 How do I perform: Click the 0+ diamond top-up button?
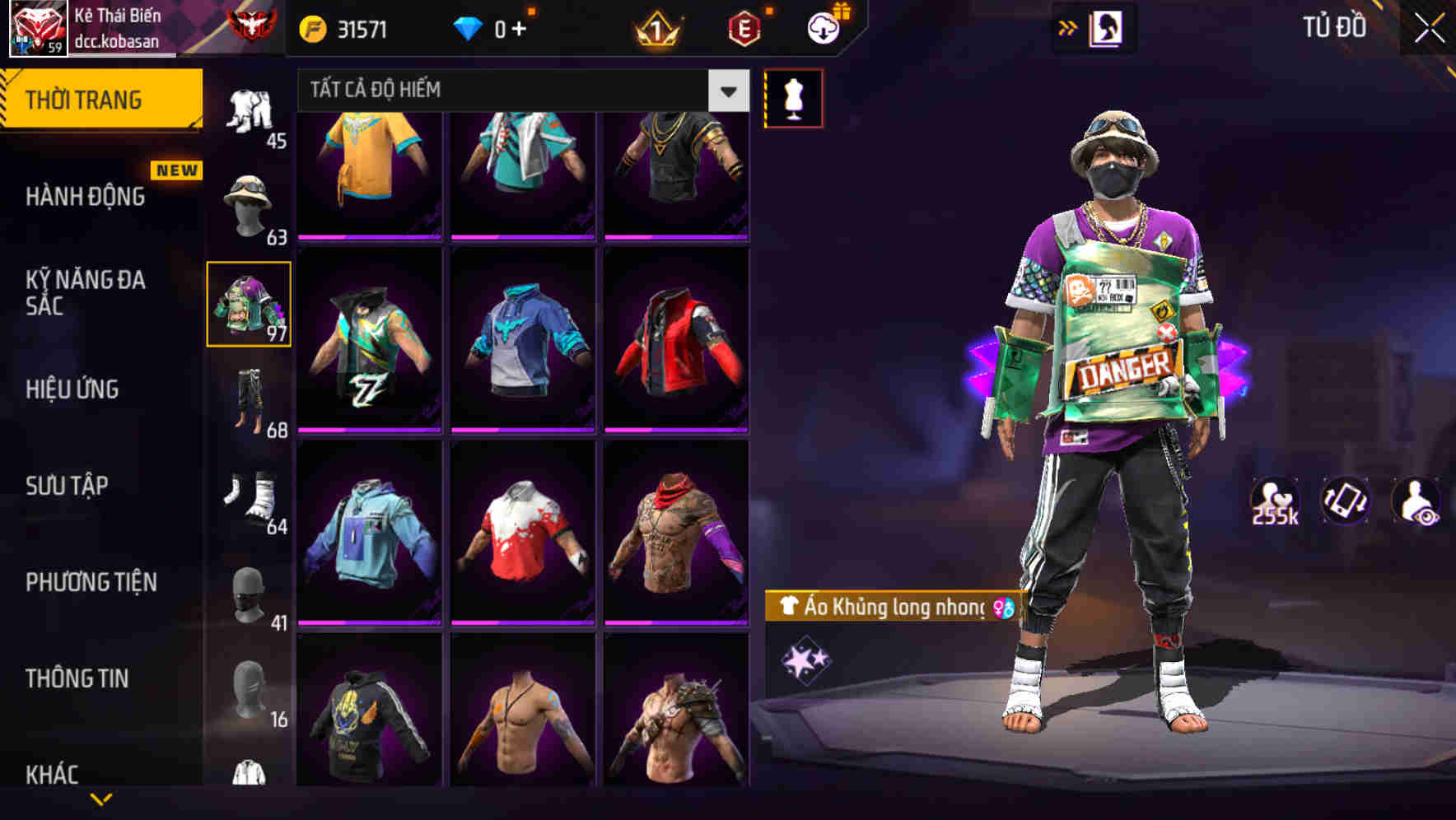[x=497, y=26]
